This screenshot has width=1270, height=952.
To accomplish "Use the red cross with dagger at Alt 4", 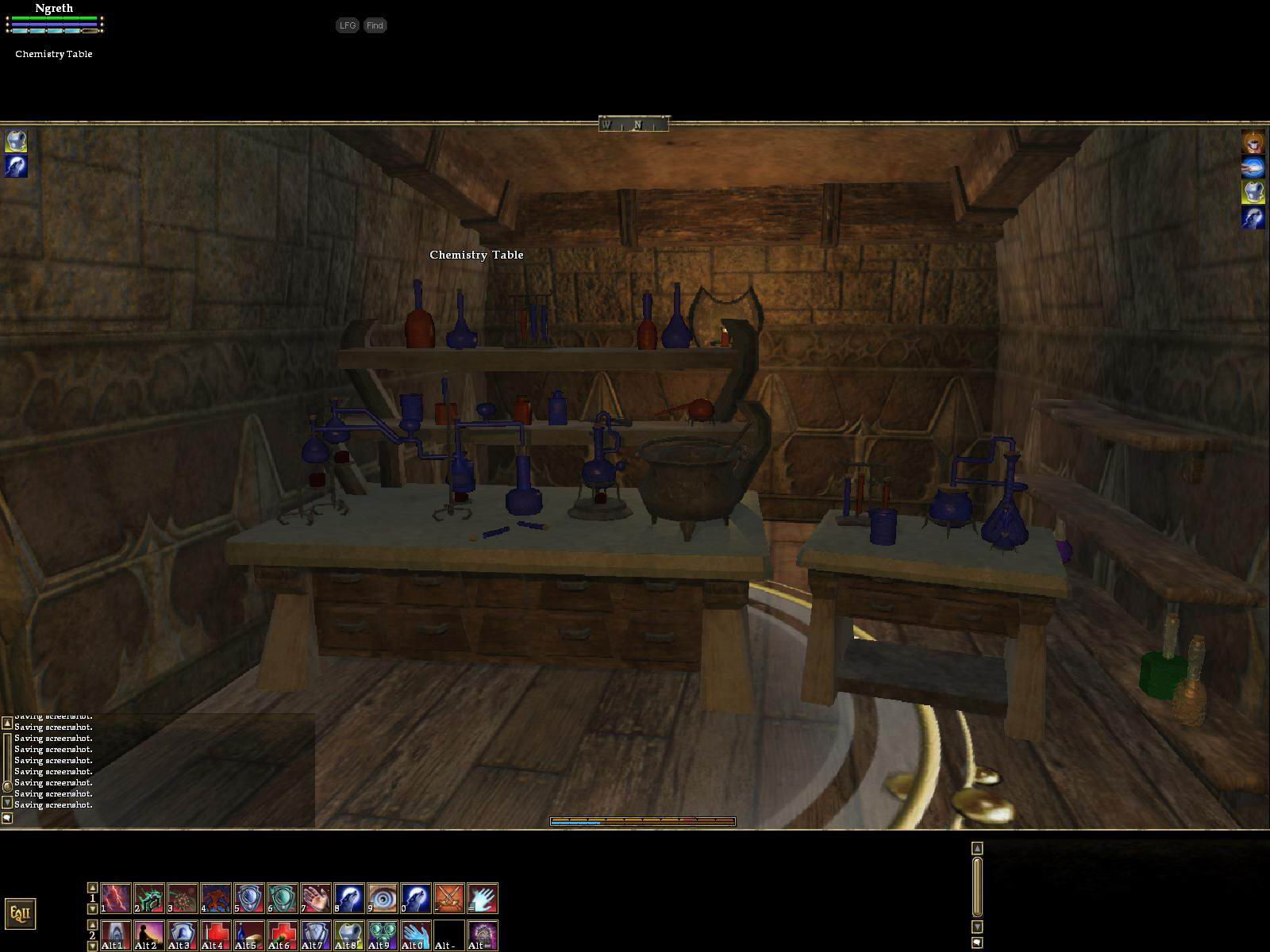I will pos(216,935).
